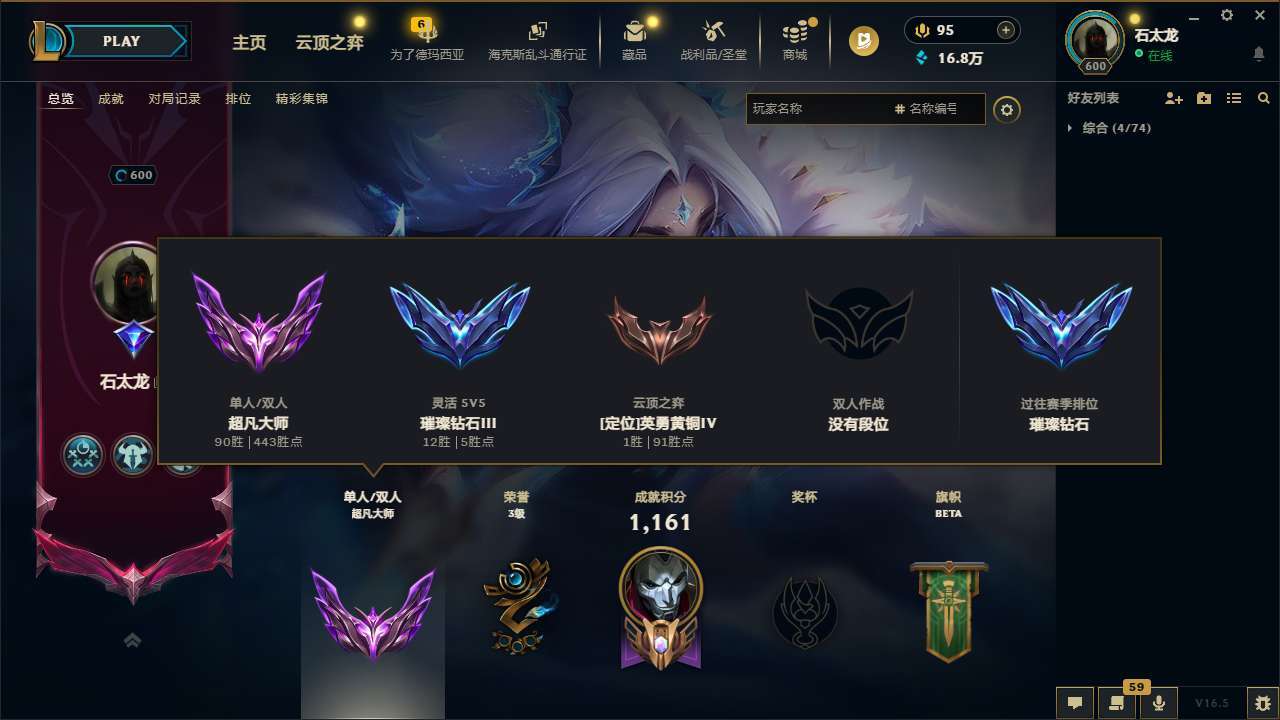
Task: Open the notifications with 59 badge
Action: click(1117, 703)
